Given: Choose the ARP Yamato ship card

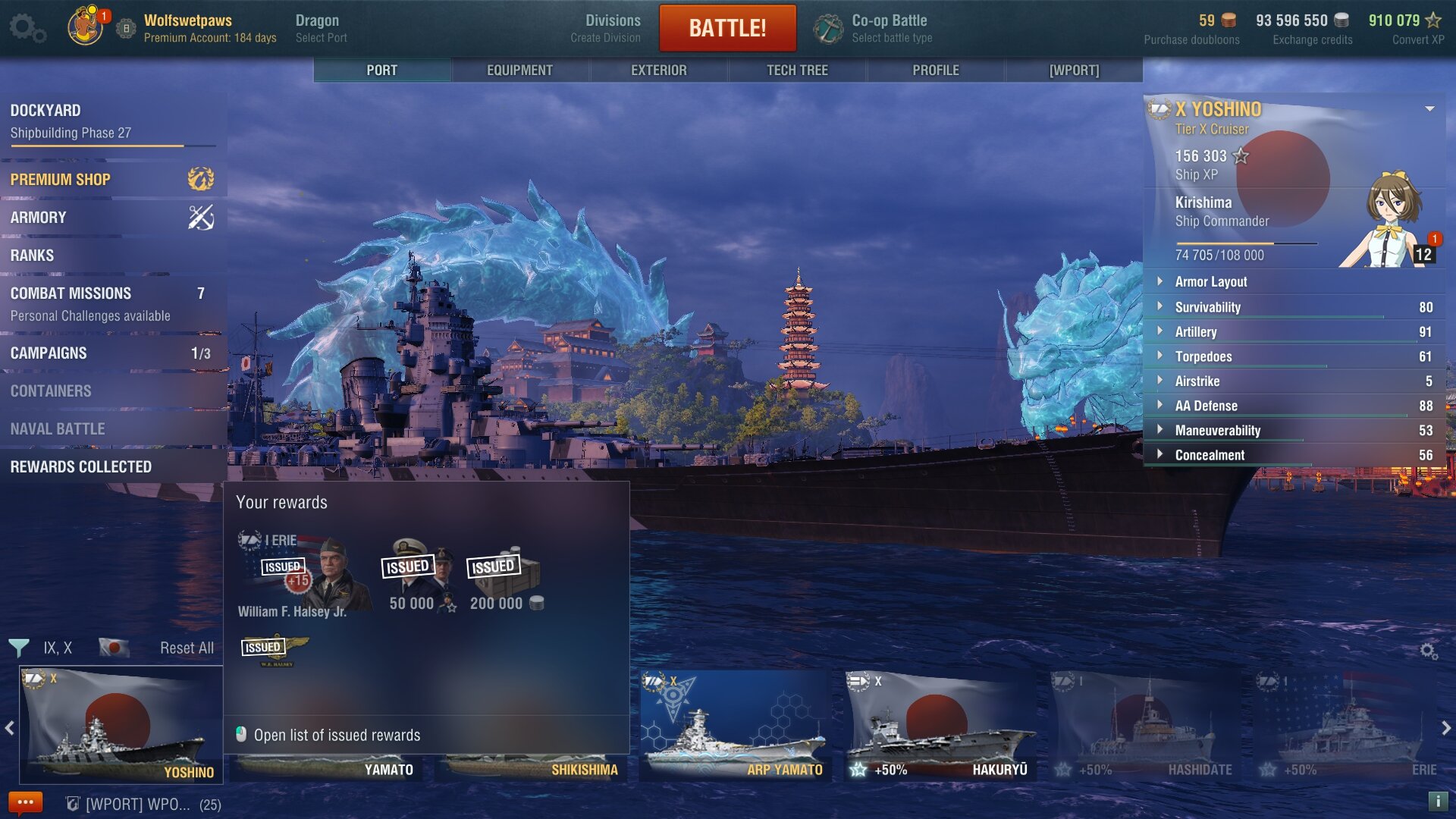Looking at the screenshot, I should click(x=735, y=726).
